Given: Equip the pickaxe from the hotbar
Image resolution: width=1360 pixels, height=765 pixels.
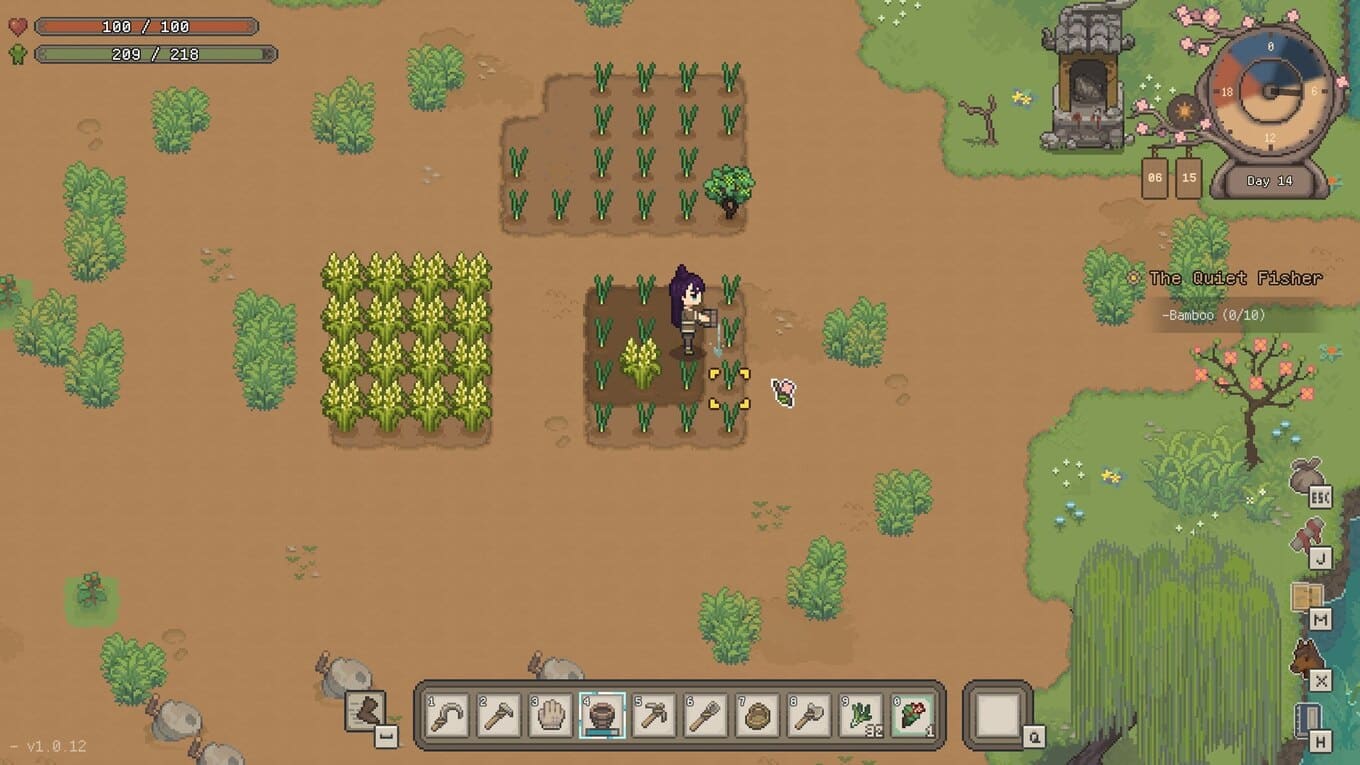Looking at the screenshot, I should [x=654, y=716].
